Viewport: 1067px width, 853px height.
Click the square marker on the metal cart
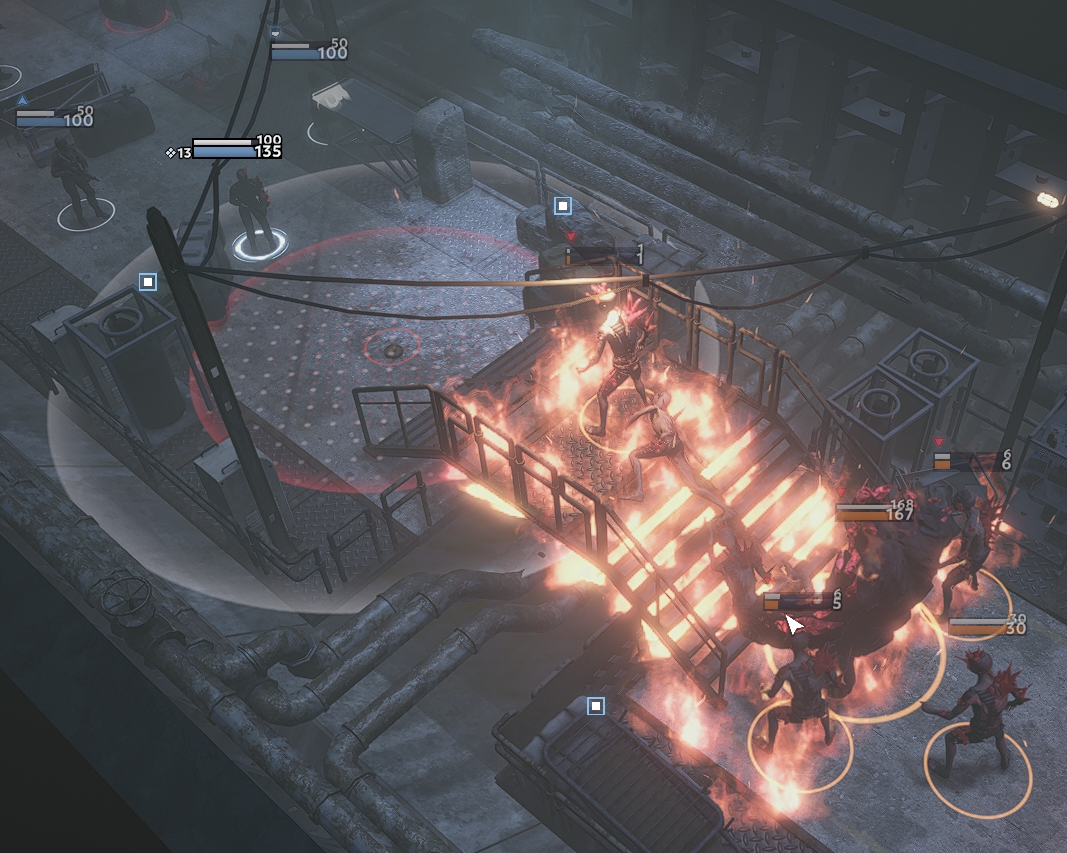click(596, 707)
